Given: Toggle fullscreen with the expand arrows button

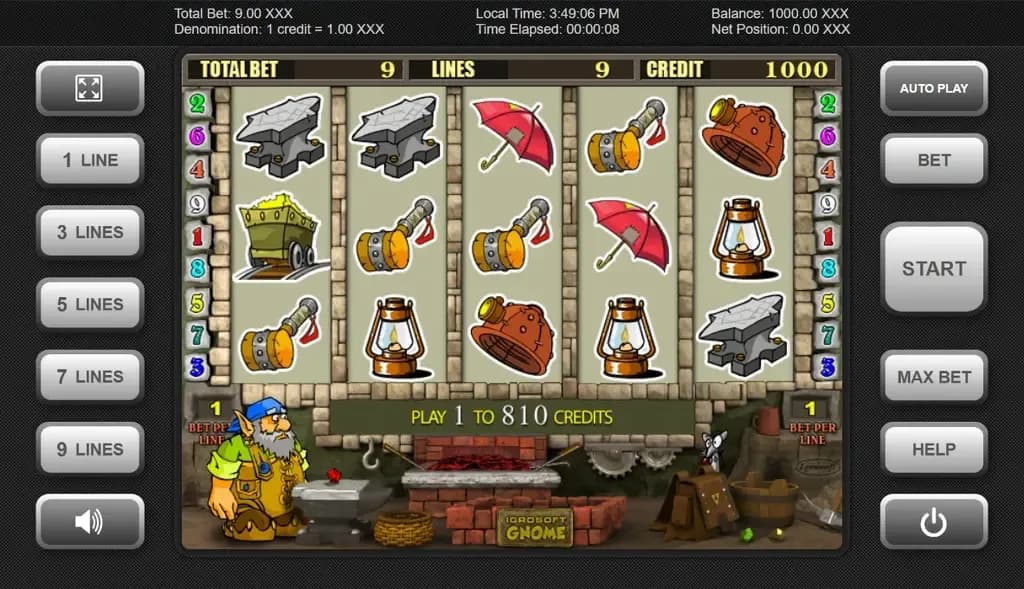Looking at the screenshot, I should pyautogui.click(x=90, y=88).
